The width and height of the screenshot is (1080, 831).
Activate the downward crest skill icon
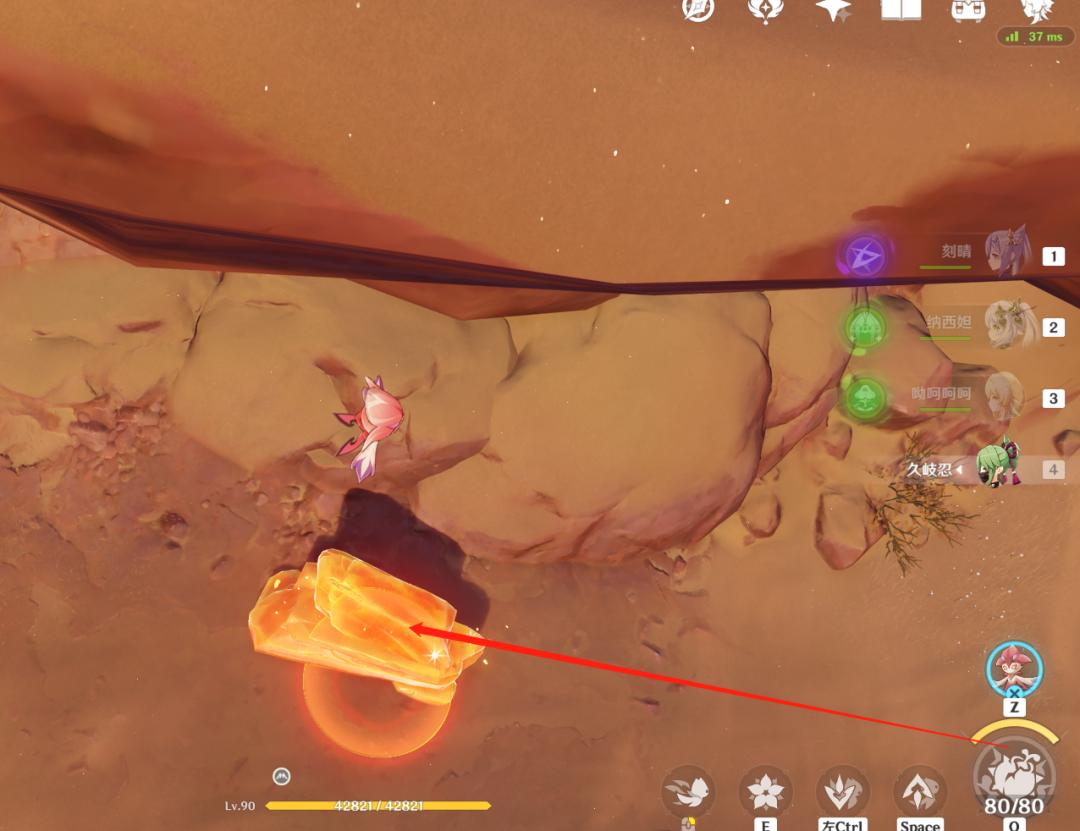click(842, 792)
